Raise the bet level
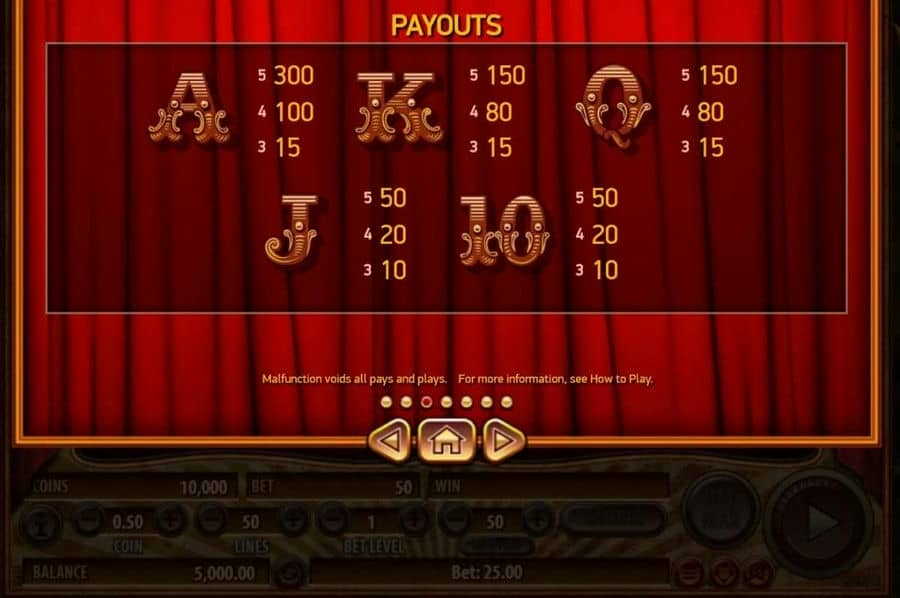This screenshot has width=900, height=598. point(414,520)
